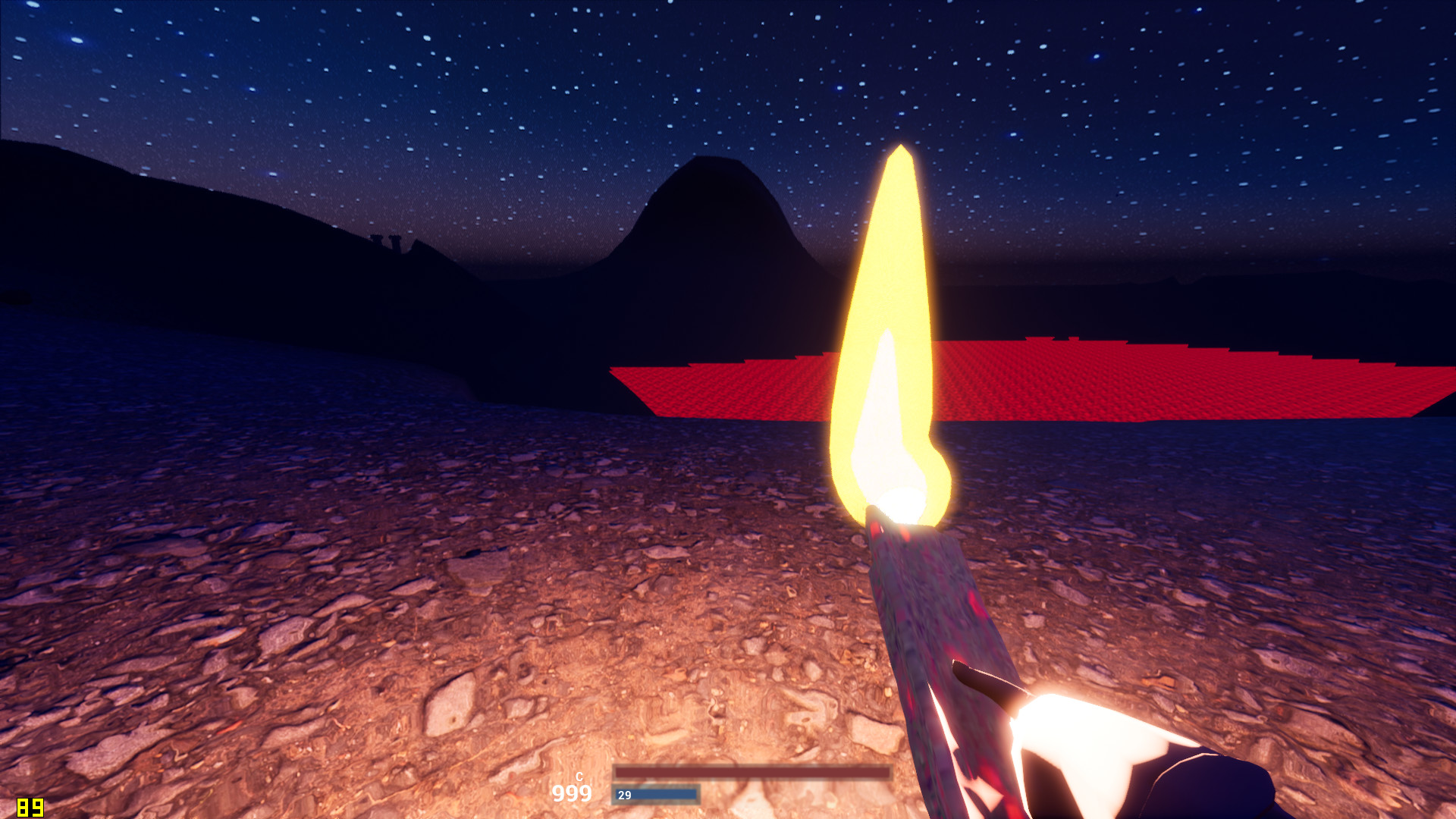Click the yellow FPS counter showing 89
Viewport: 1456px width, 819px height.
pos(30,806)
